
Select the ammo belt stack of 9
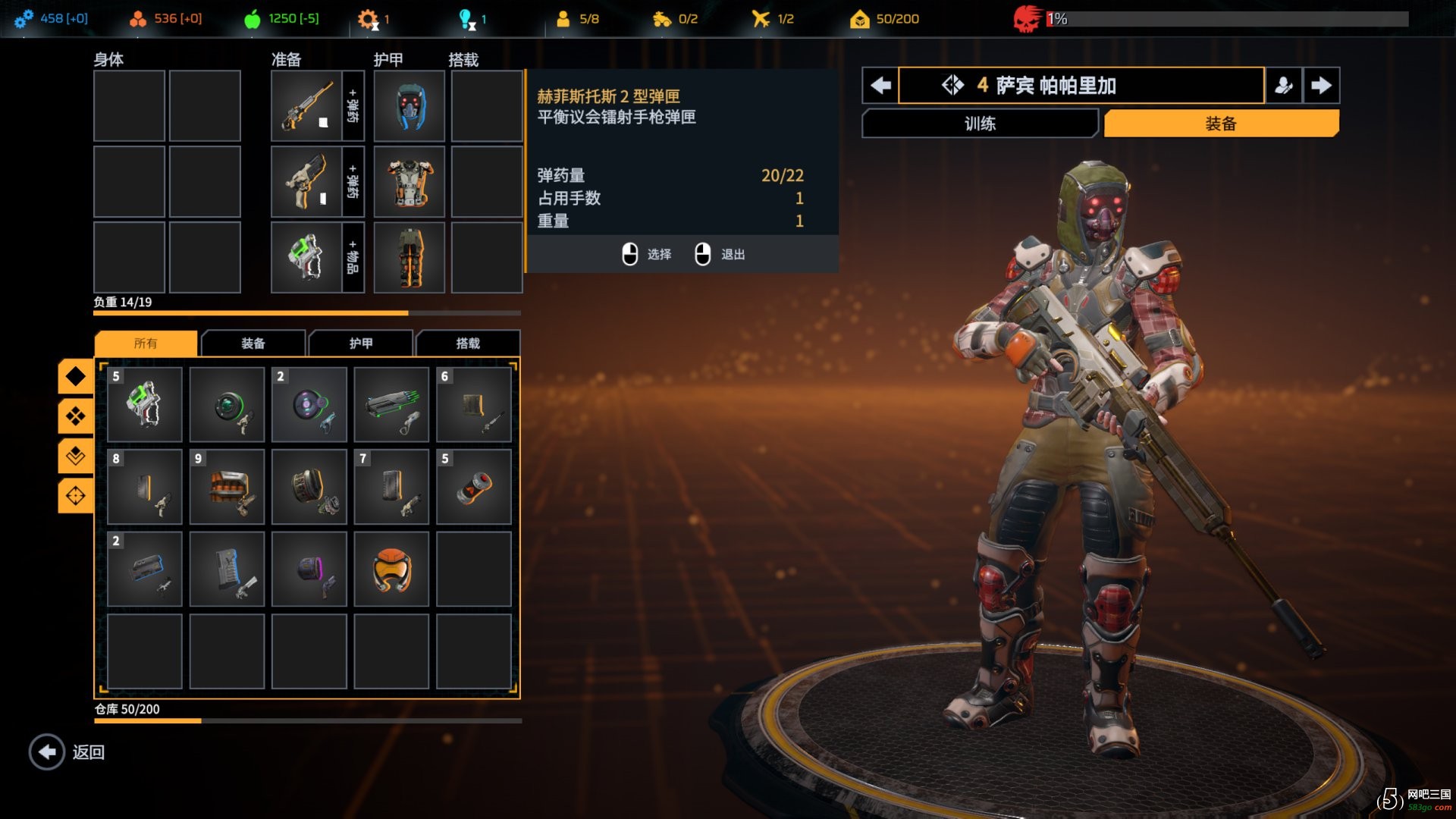227,487
